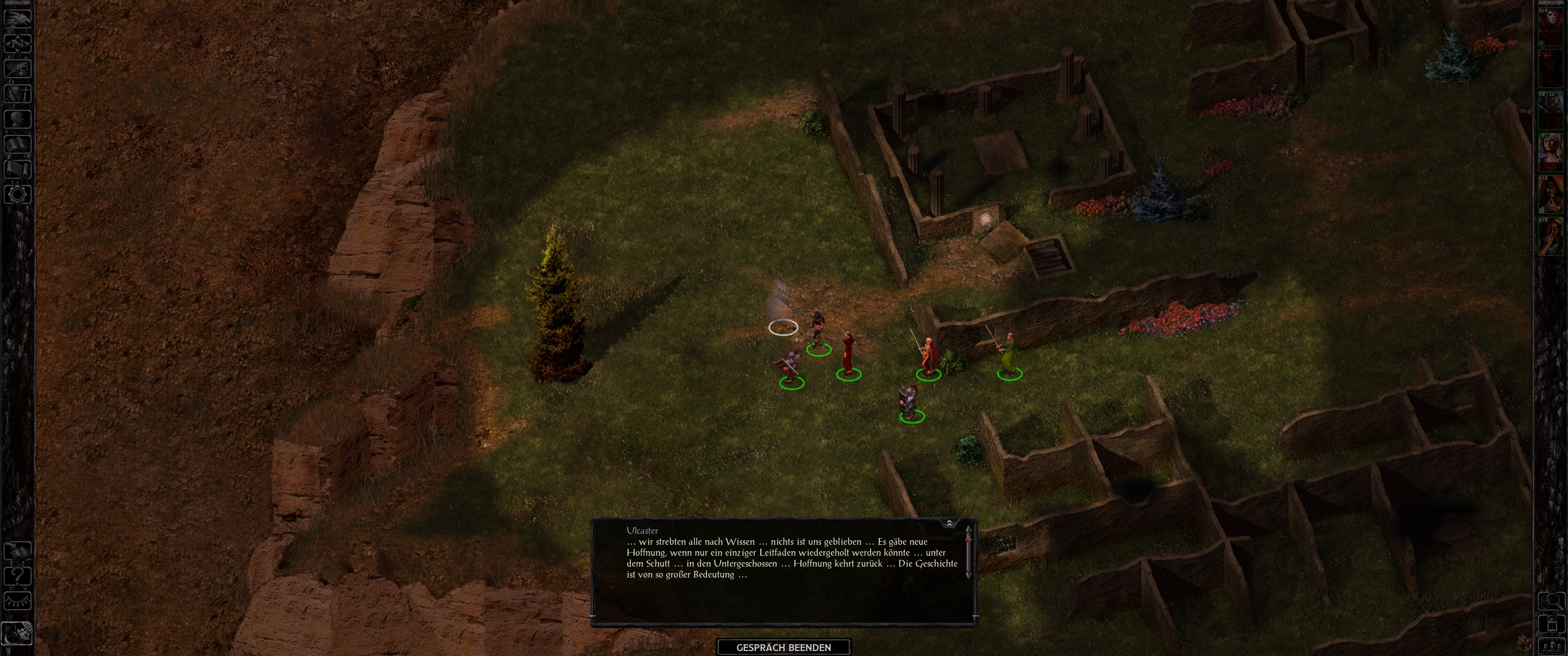Rest the party with closed eye icon
Viewport: 1568px width, 656px height.
click(18, 600)
